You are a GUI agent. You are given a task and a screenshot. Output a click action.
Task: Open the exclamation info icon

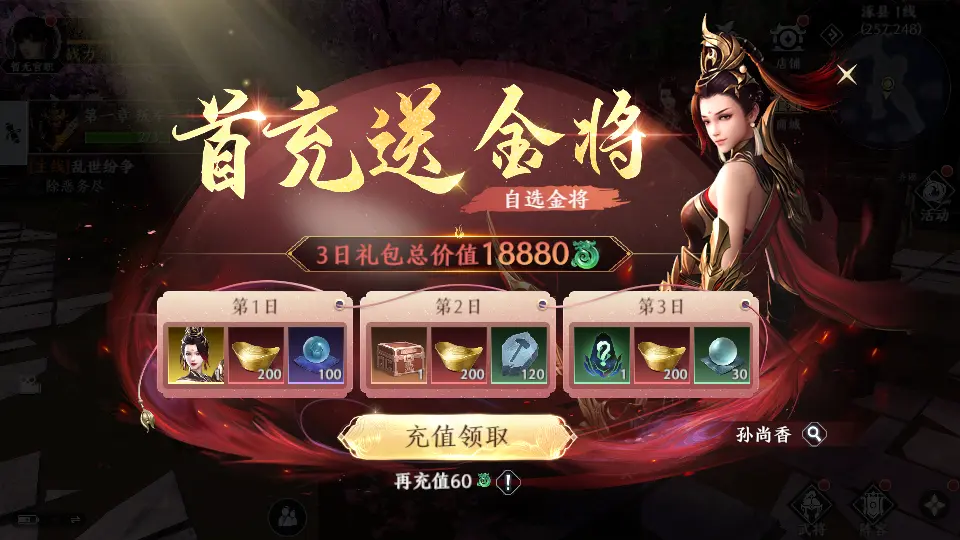(x=509, y=482)
